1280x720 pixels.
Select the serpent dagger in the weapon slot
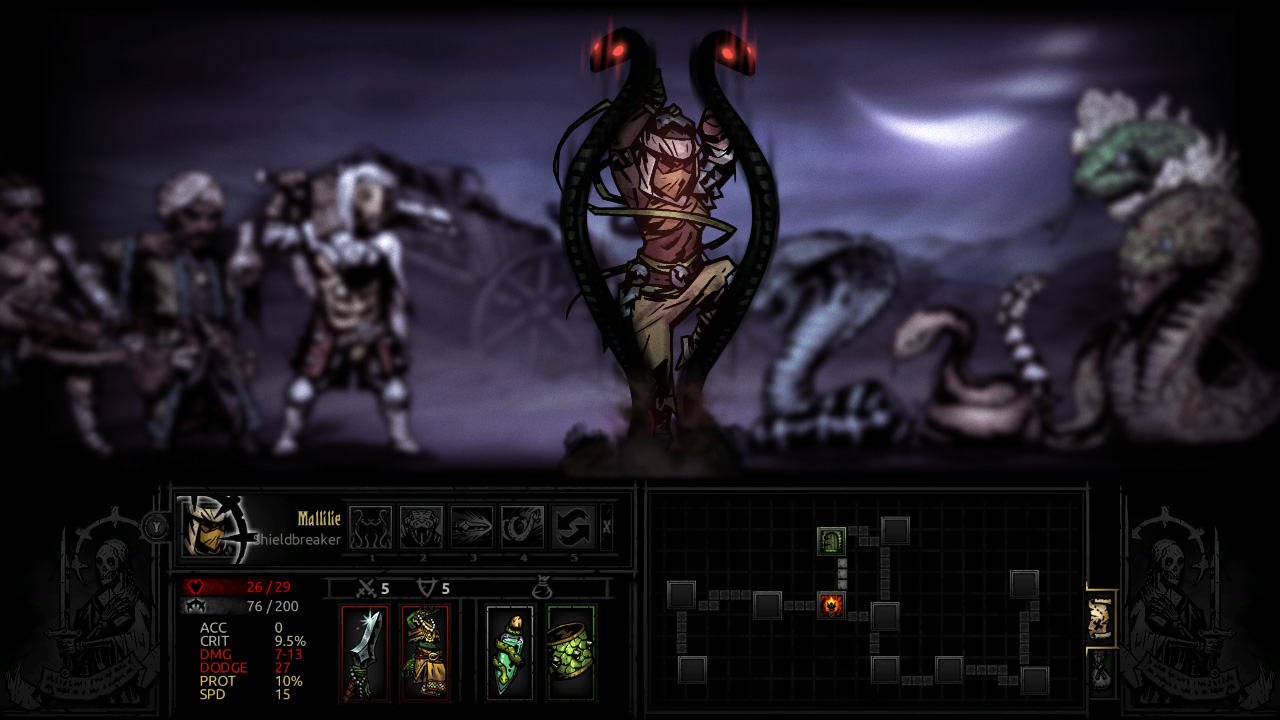coord(363,652)
